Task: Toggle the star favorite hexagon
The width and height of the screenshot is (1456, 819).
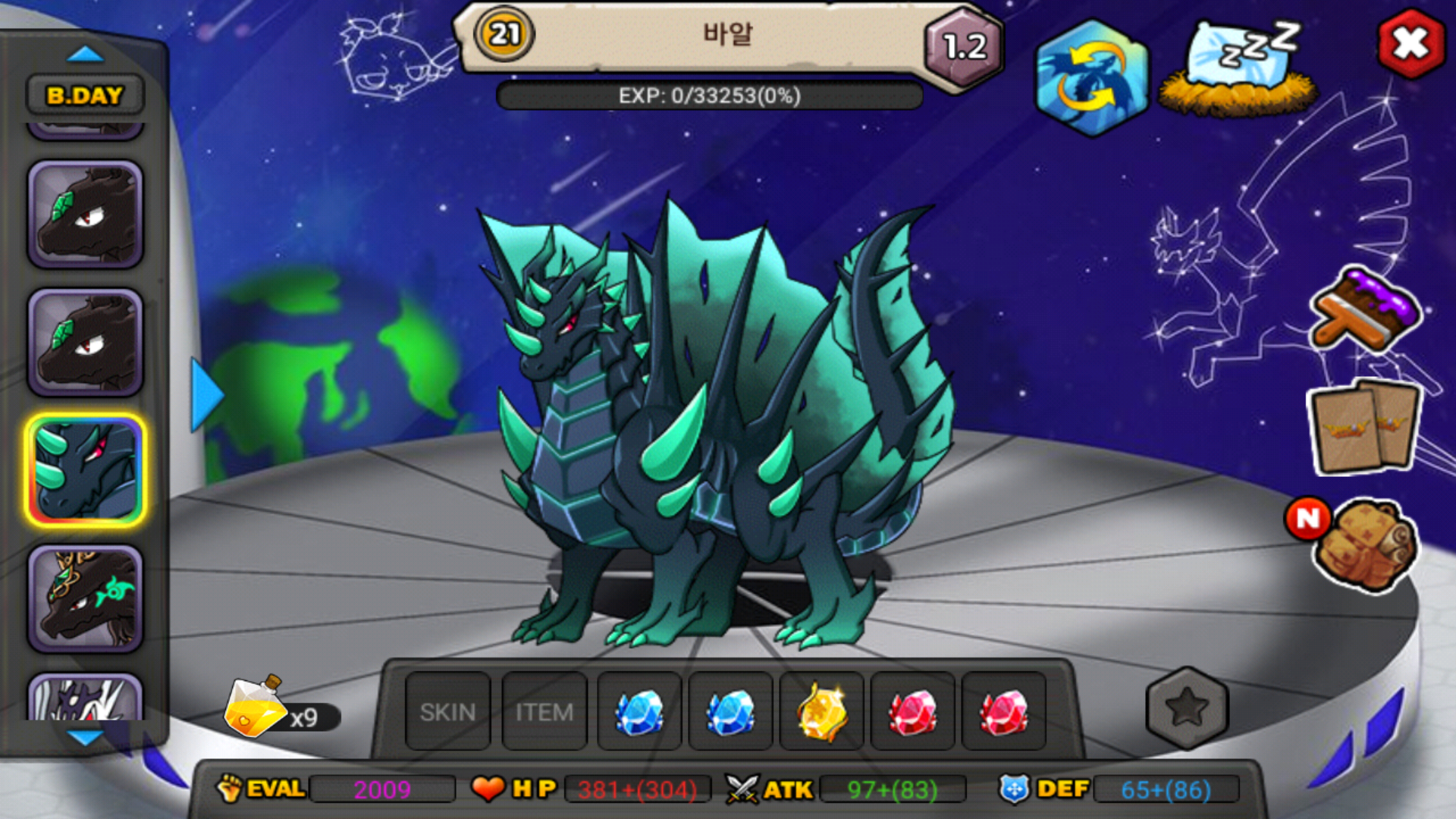Action: (1186, 708)
